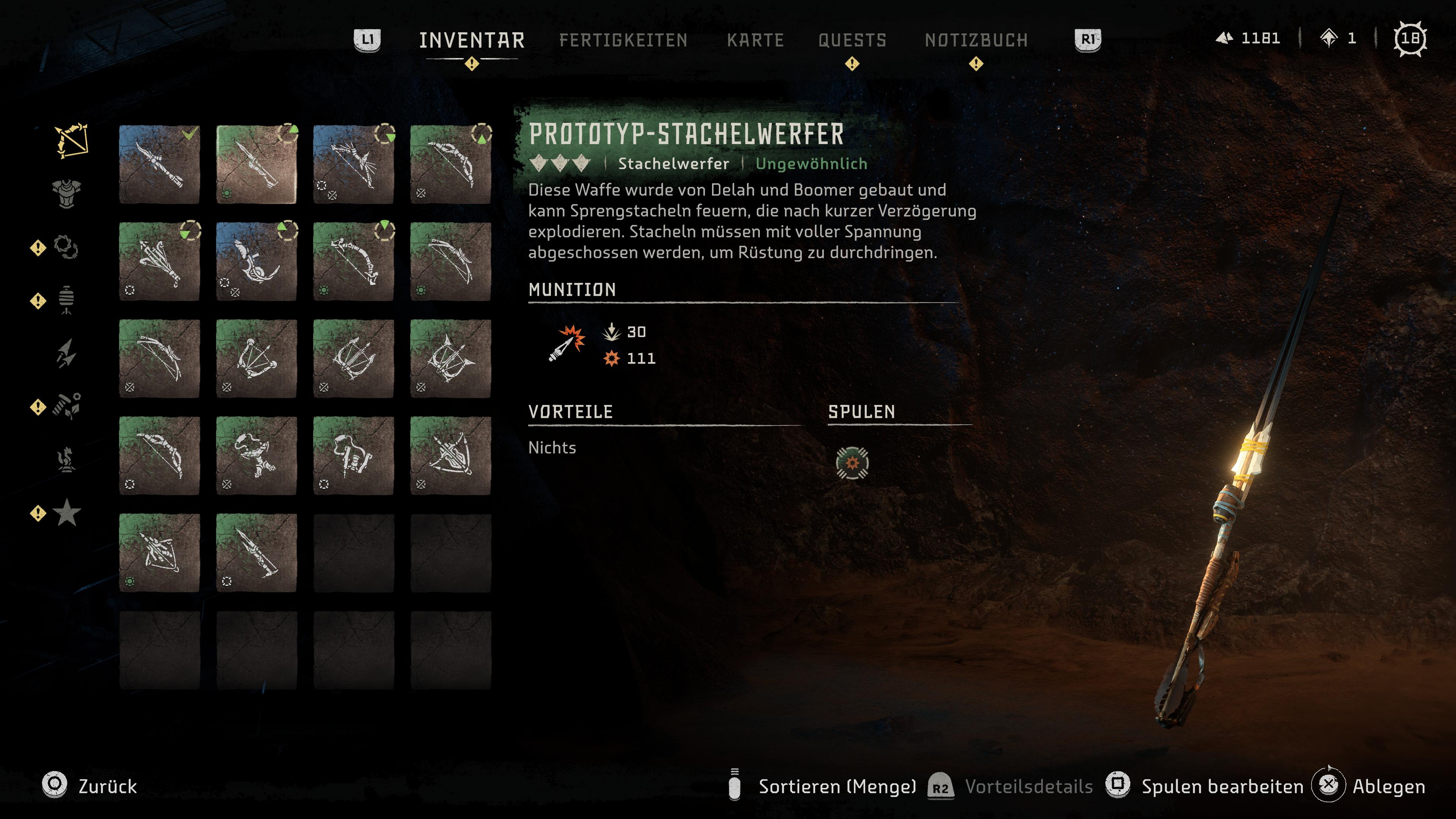Screen dimensions: 1456x819
Task: Open the star special items category
Action: 67,513
